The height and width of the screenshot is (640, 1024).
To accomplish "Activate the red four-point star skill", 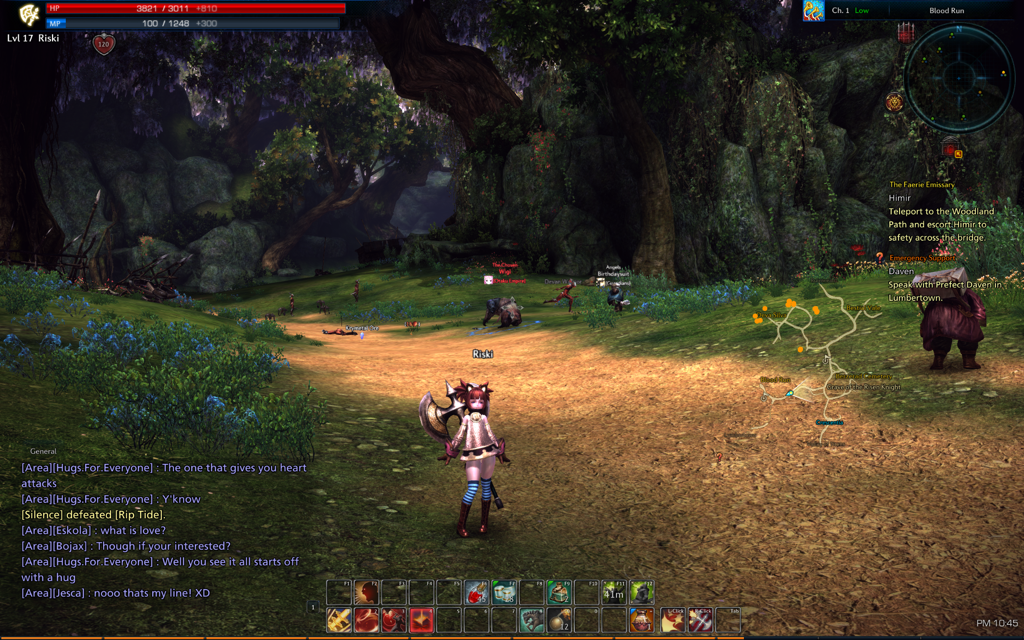I will tap(422, 620).
